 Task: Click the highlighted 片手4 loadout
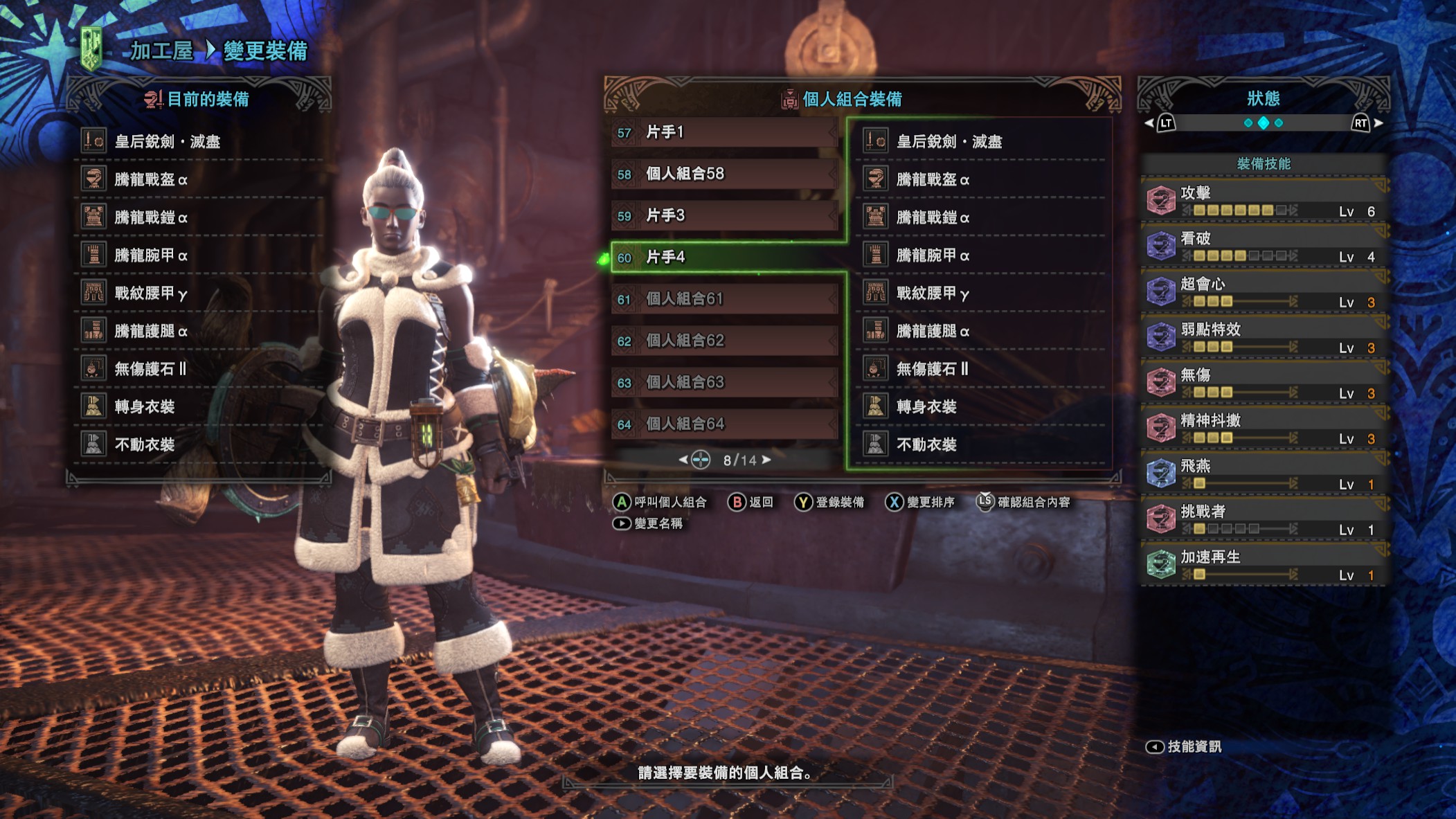pyautogui.click(x=723, y=258)
